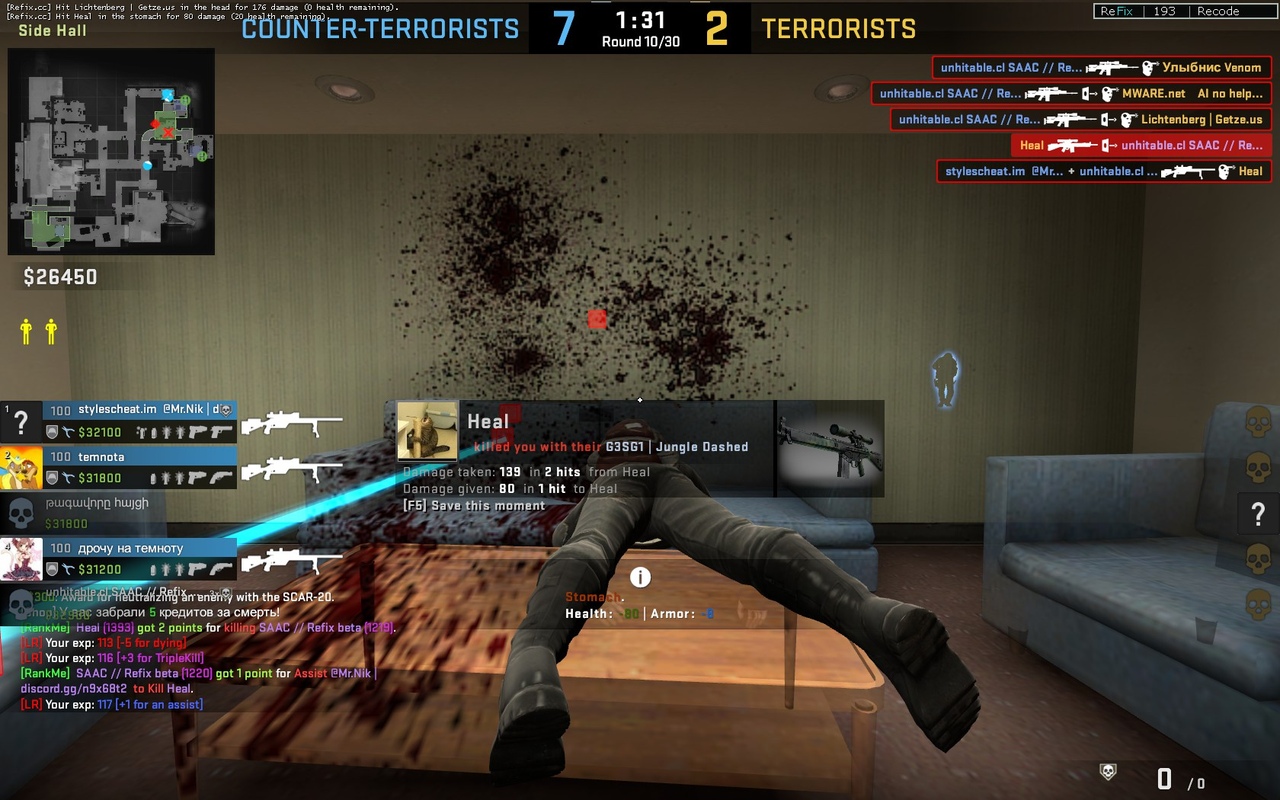Image resolution: width=1280 pixels, height=800 pixels.
Task: Click the shield badge beside the 0/0 counter
Action: [x=1107, y=772]
